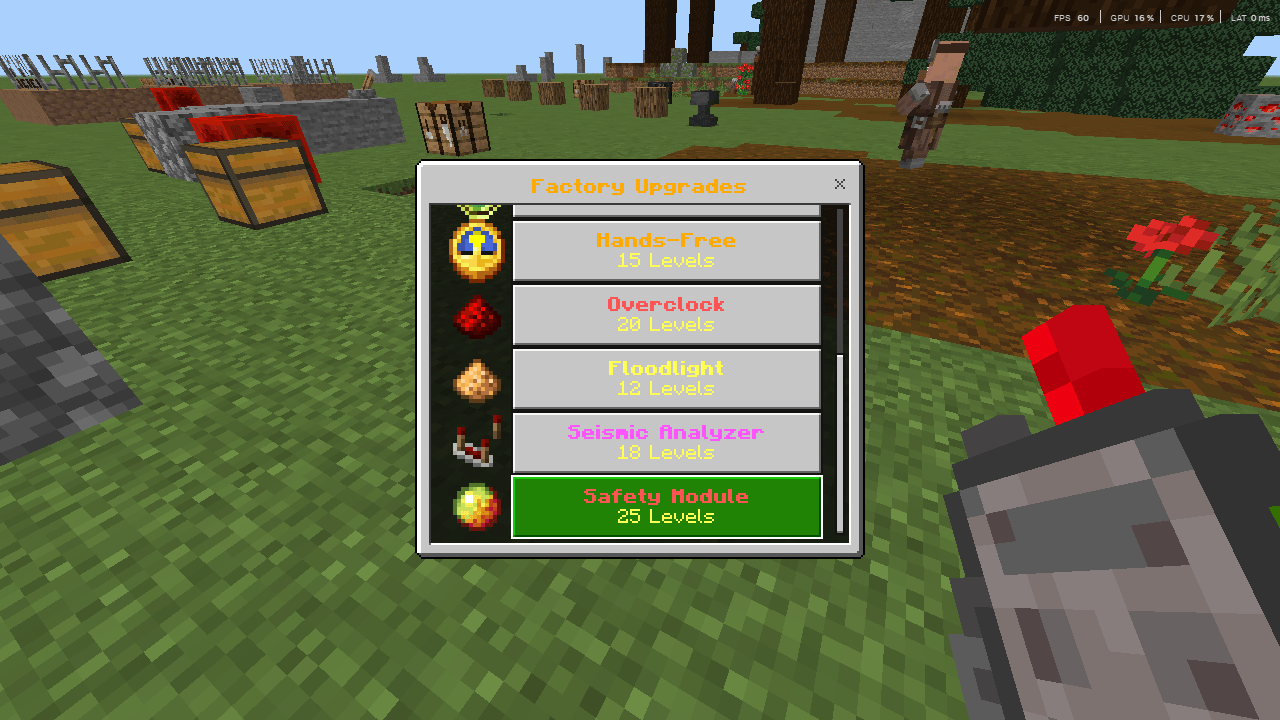Click the partially visible upgrade icon above Hands-Free

pyautogui.click(x=476, y=208)
